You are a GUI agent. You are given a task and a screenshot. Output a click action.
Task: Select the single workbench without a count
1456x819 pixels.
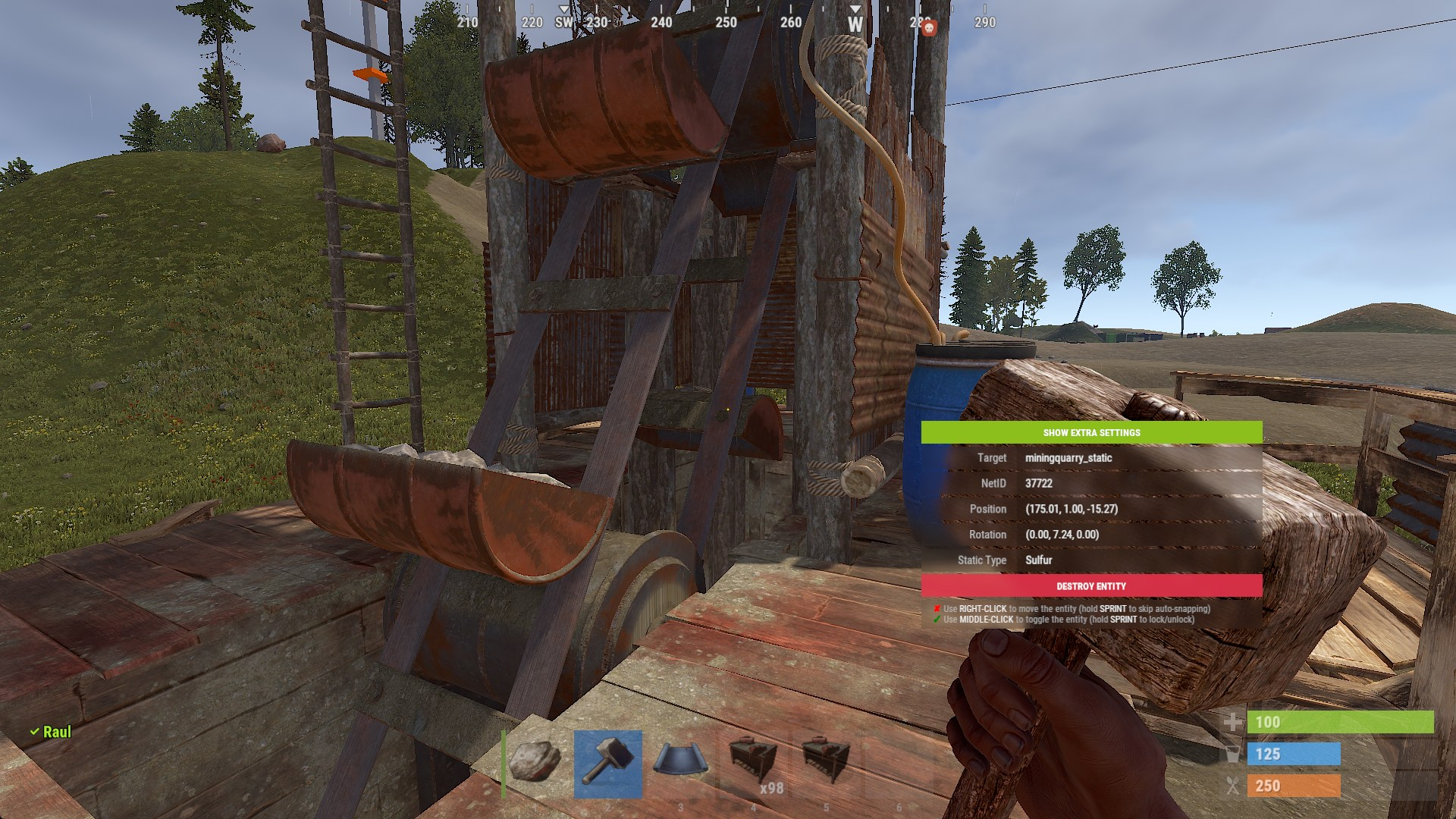827,763
